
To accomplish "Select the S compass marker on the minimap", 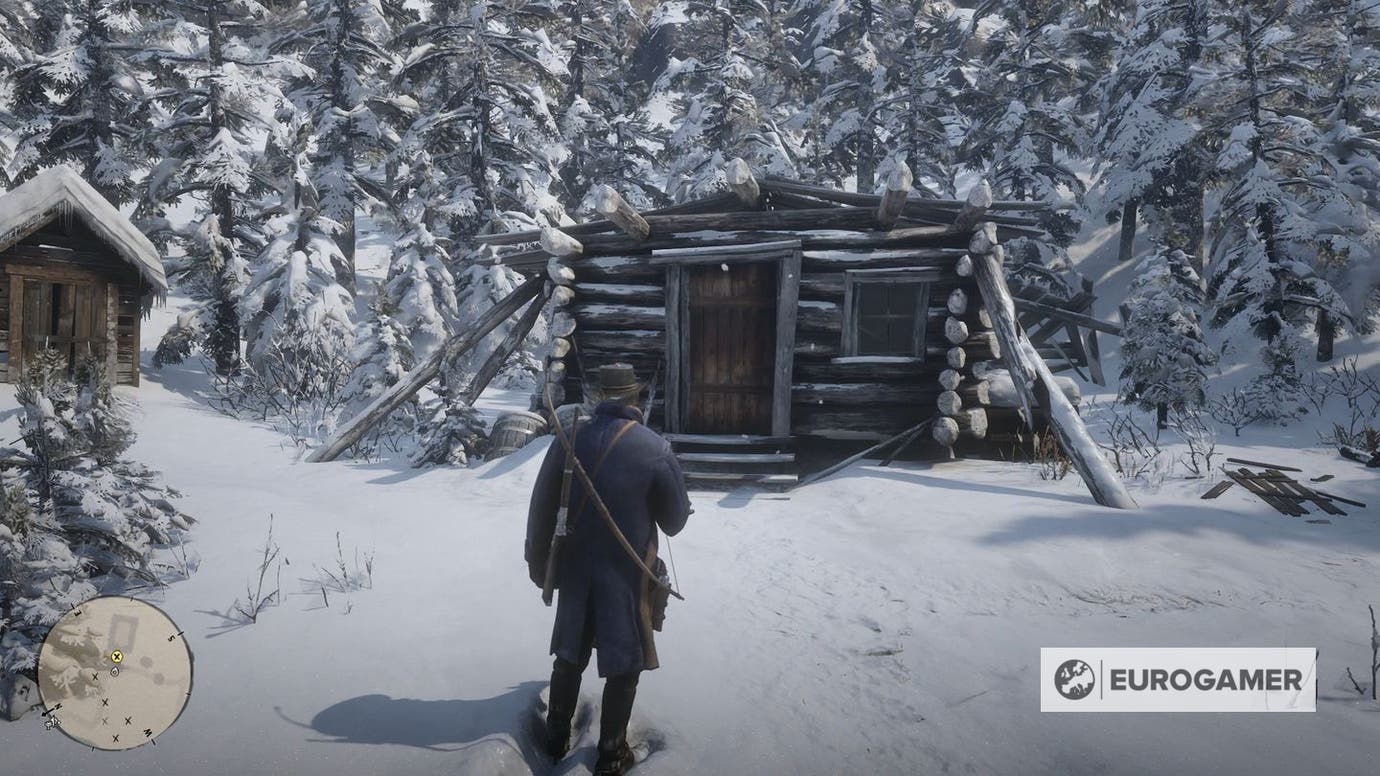I will coord(170,637).
